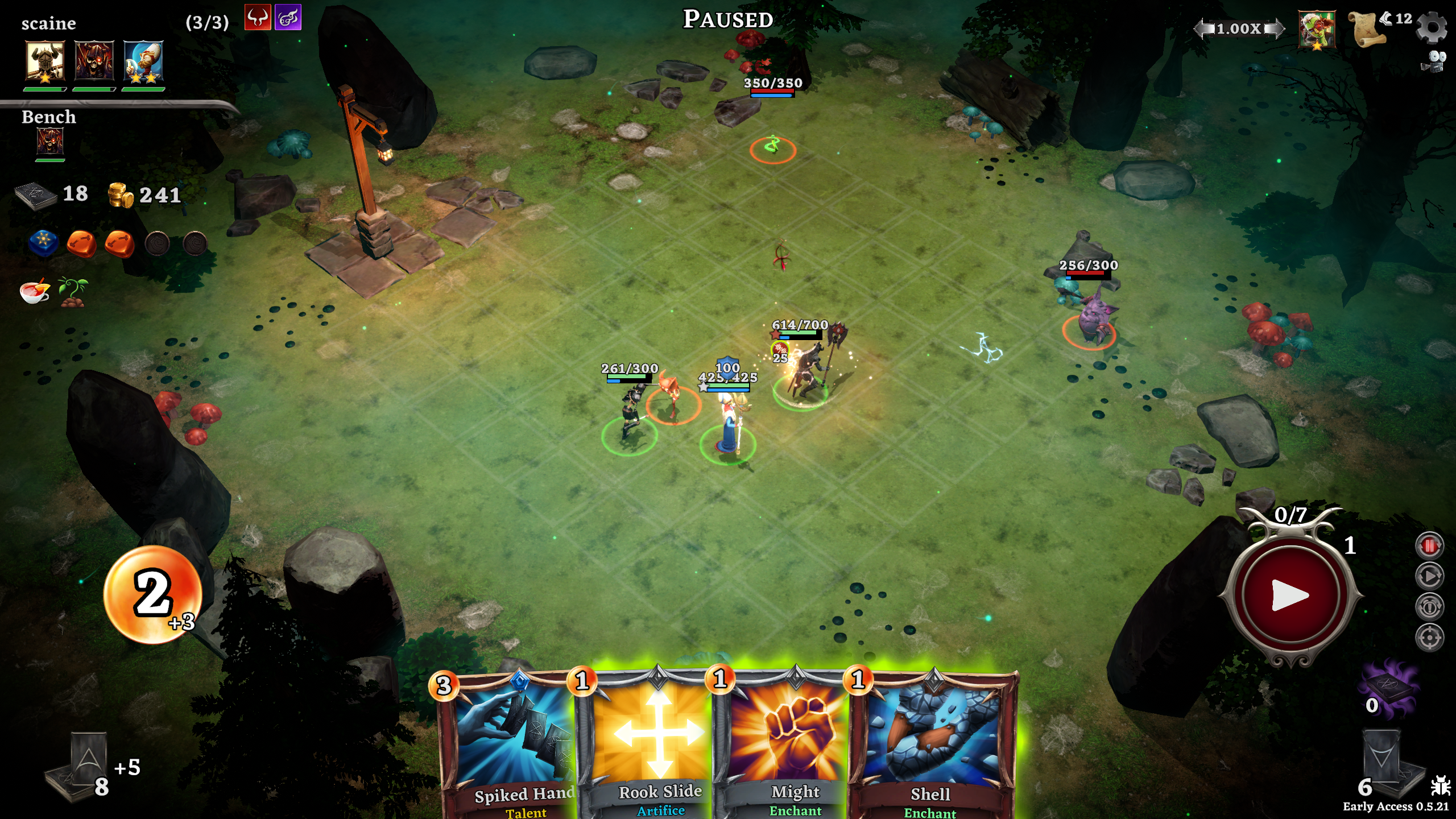Toggle the red auto-pause button
The height and width of the screenshot is (819, 1456).
coord(1429,546)
